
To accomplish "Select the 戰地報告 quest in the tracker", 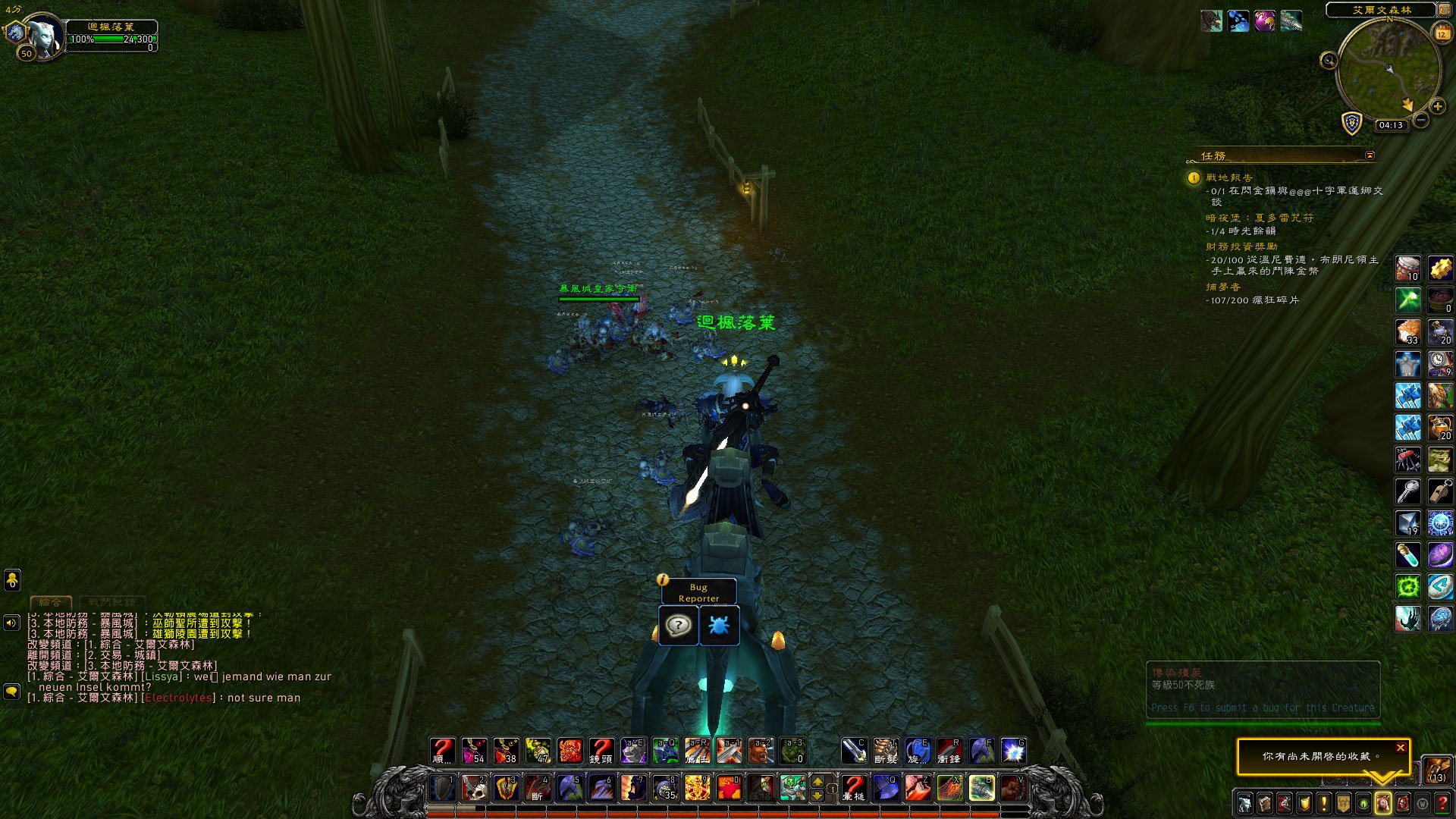I will tap(1229, 177).
